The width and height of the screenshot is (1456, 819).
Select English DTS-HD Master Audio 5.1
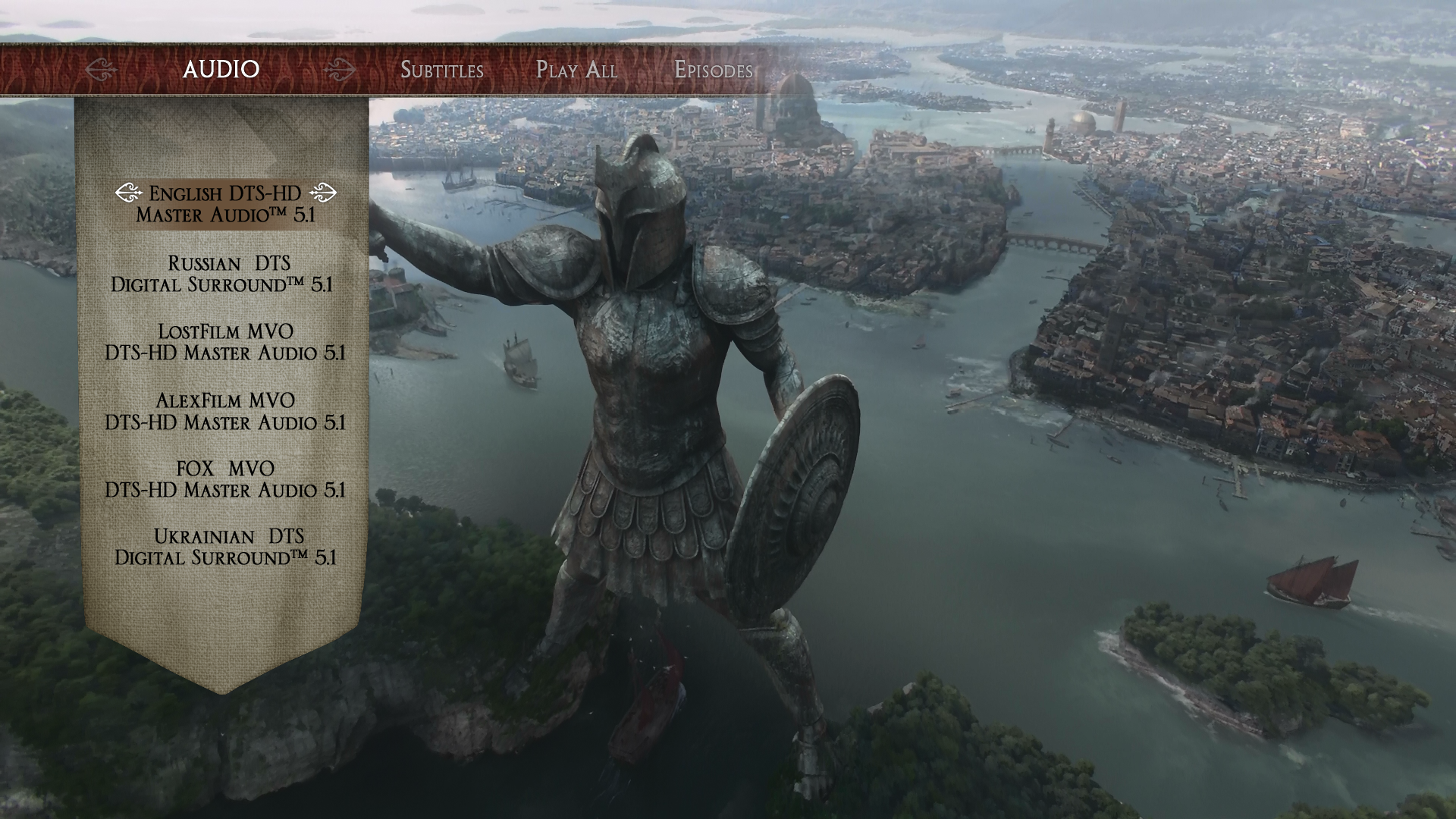(x=225, y=204)
